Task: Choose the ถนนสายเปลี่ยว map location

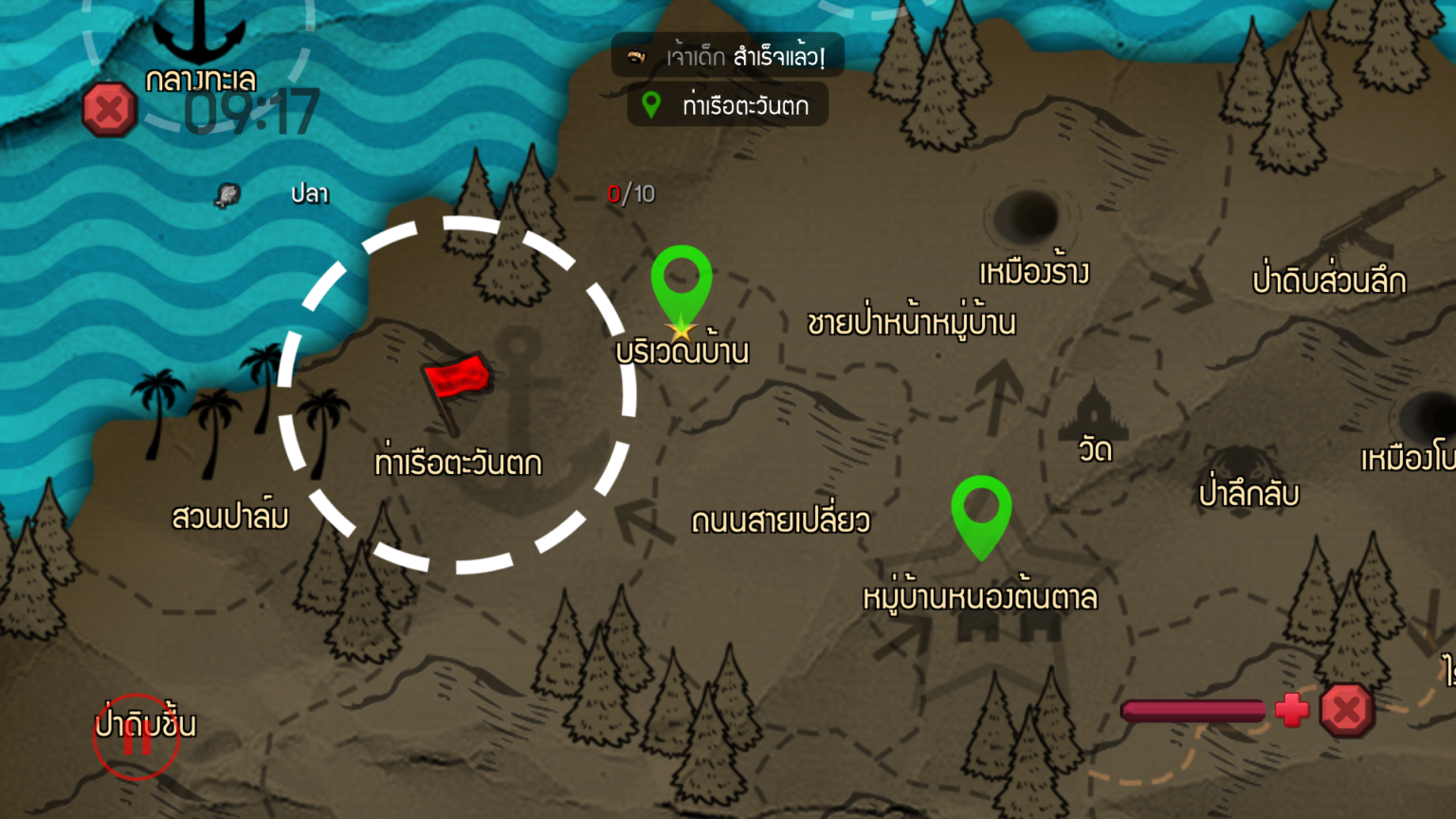Action: tap(780, 520)
